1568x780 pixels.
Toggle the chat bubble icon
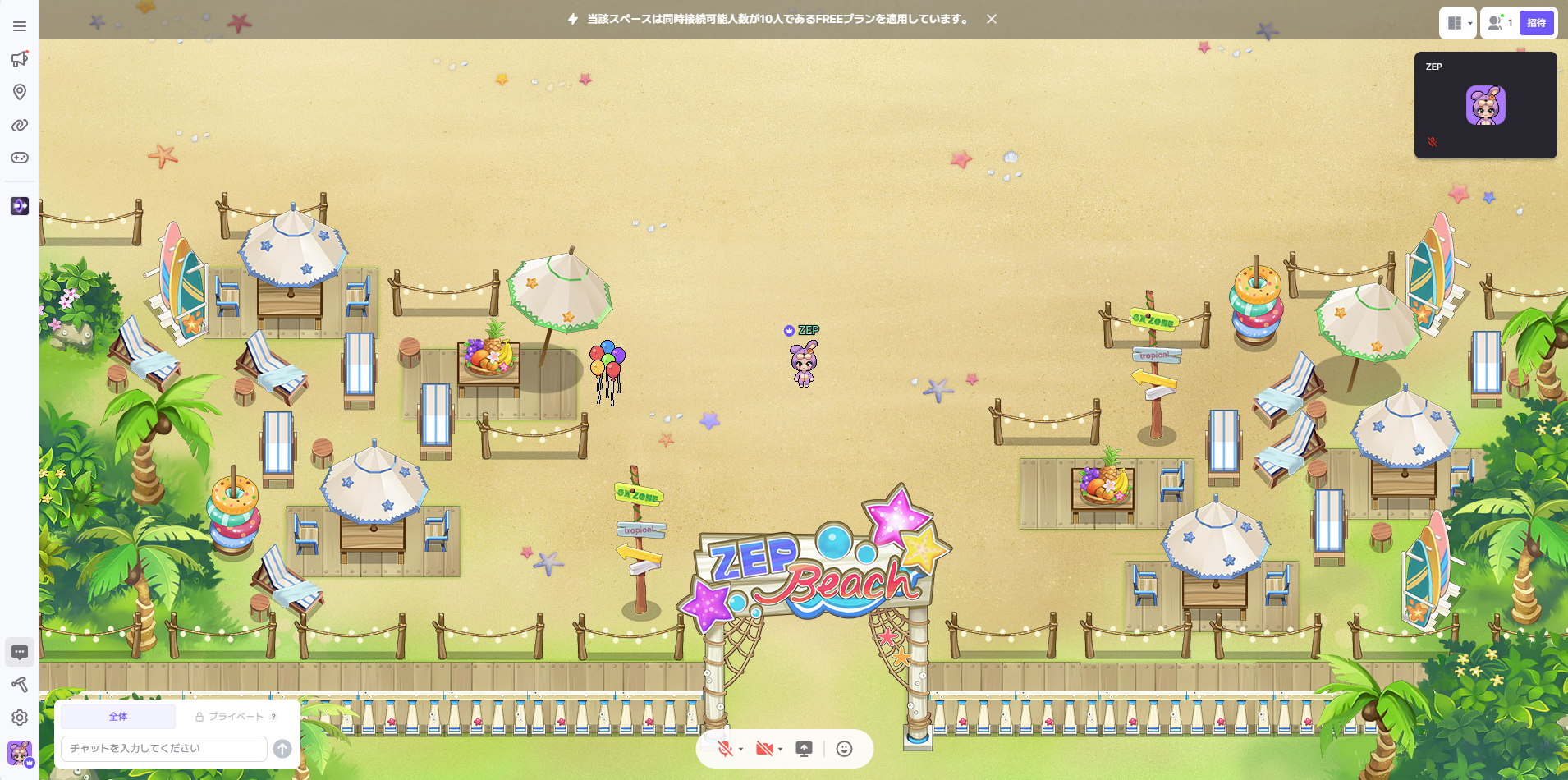point(20,652)
